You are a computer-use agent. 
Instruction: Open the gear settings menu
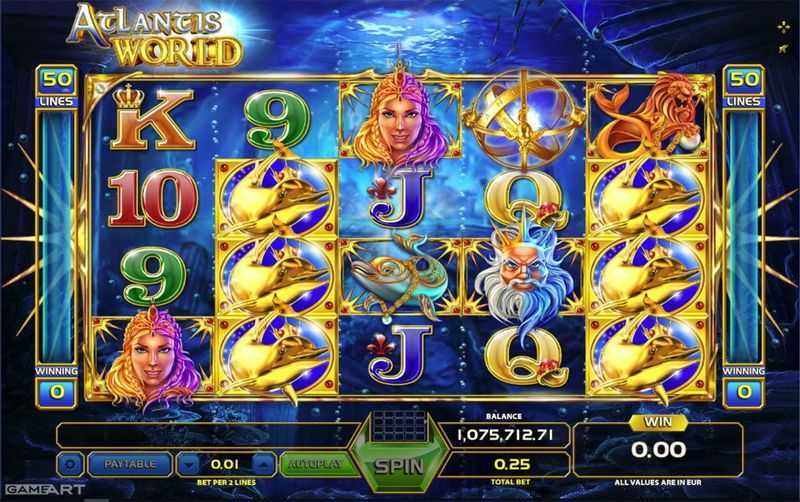71,464
